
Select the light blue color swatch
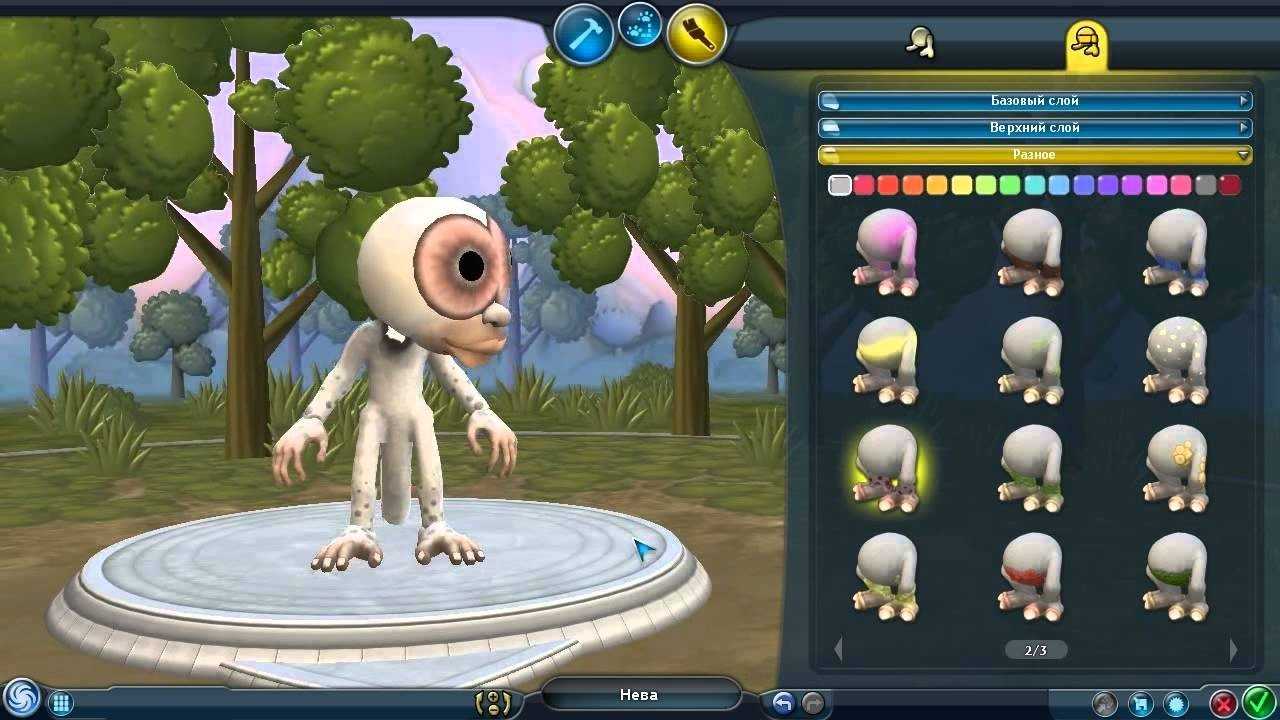click(x=1059, y=185)
